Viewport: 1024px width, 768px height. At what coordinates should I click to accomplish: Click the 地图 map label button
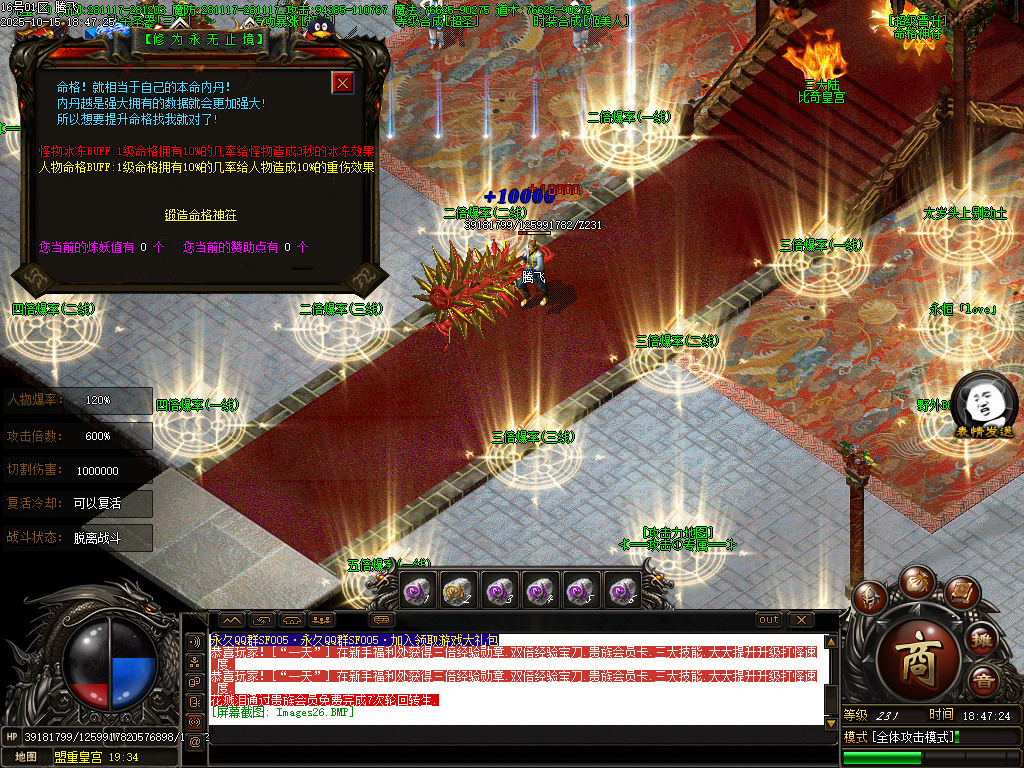pos(26,757)
